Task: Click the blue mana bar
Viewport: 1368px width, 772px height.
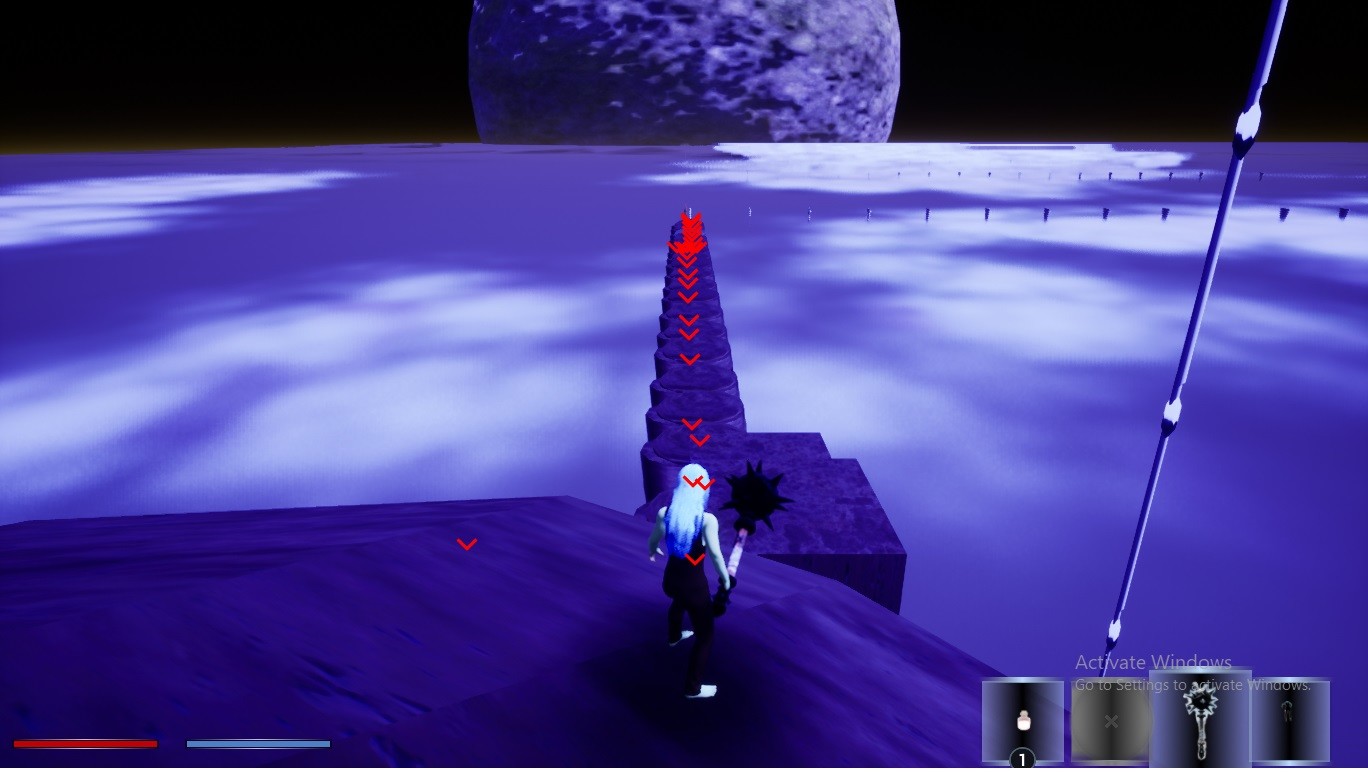Action: pos(258,742)
